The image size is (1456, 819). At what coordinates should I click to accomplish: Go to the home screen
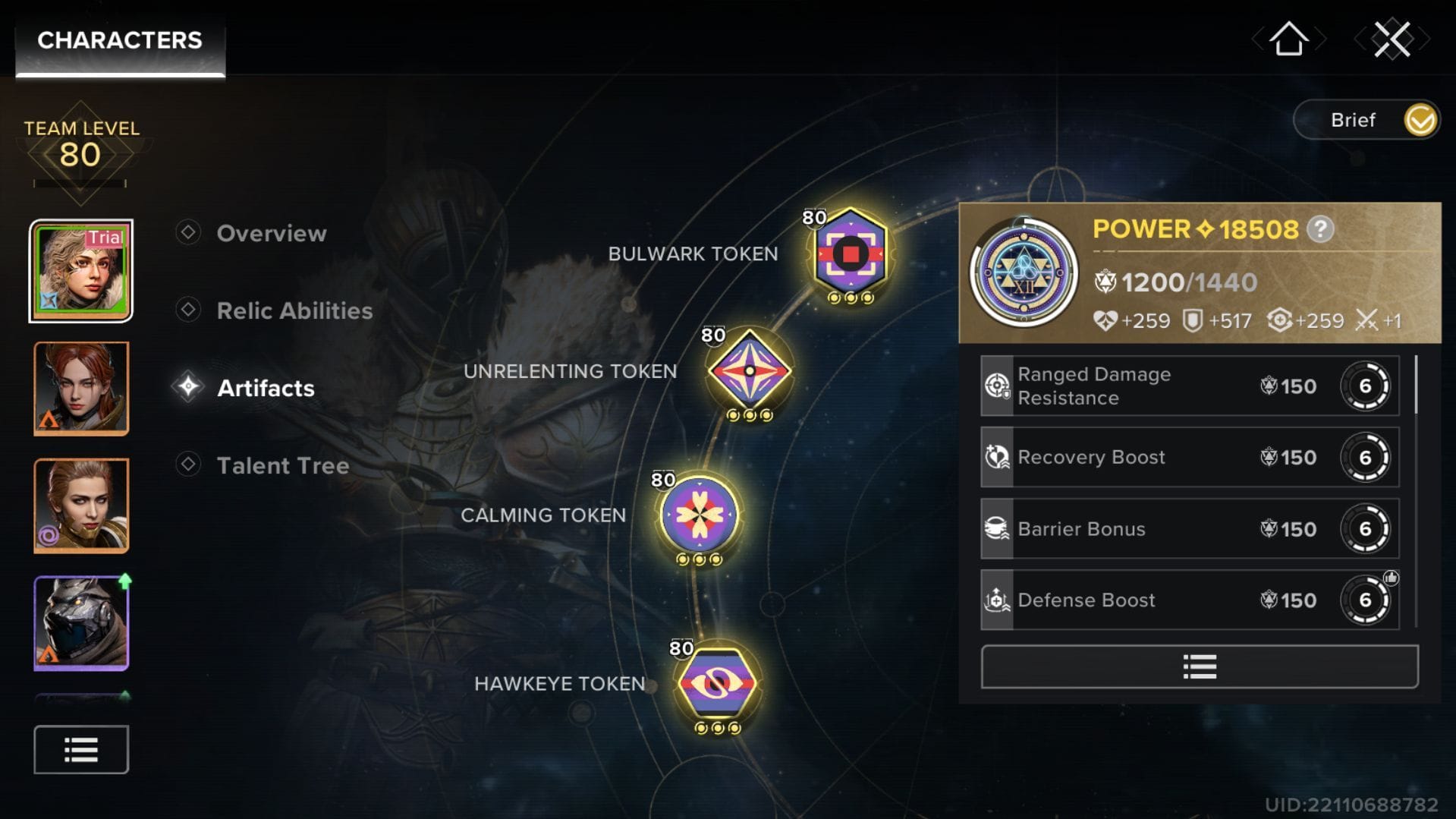click(1288, 39)
